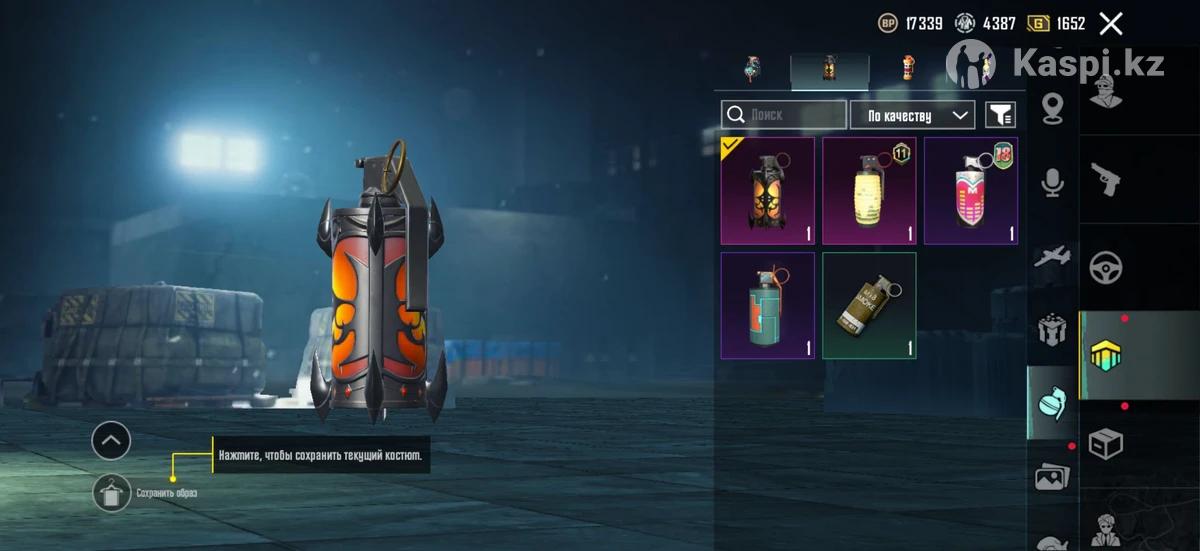Expand the up-arrow circle button
The height and width of the screenshot is (551, 1200).
point(111,440)
